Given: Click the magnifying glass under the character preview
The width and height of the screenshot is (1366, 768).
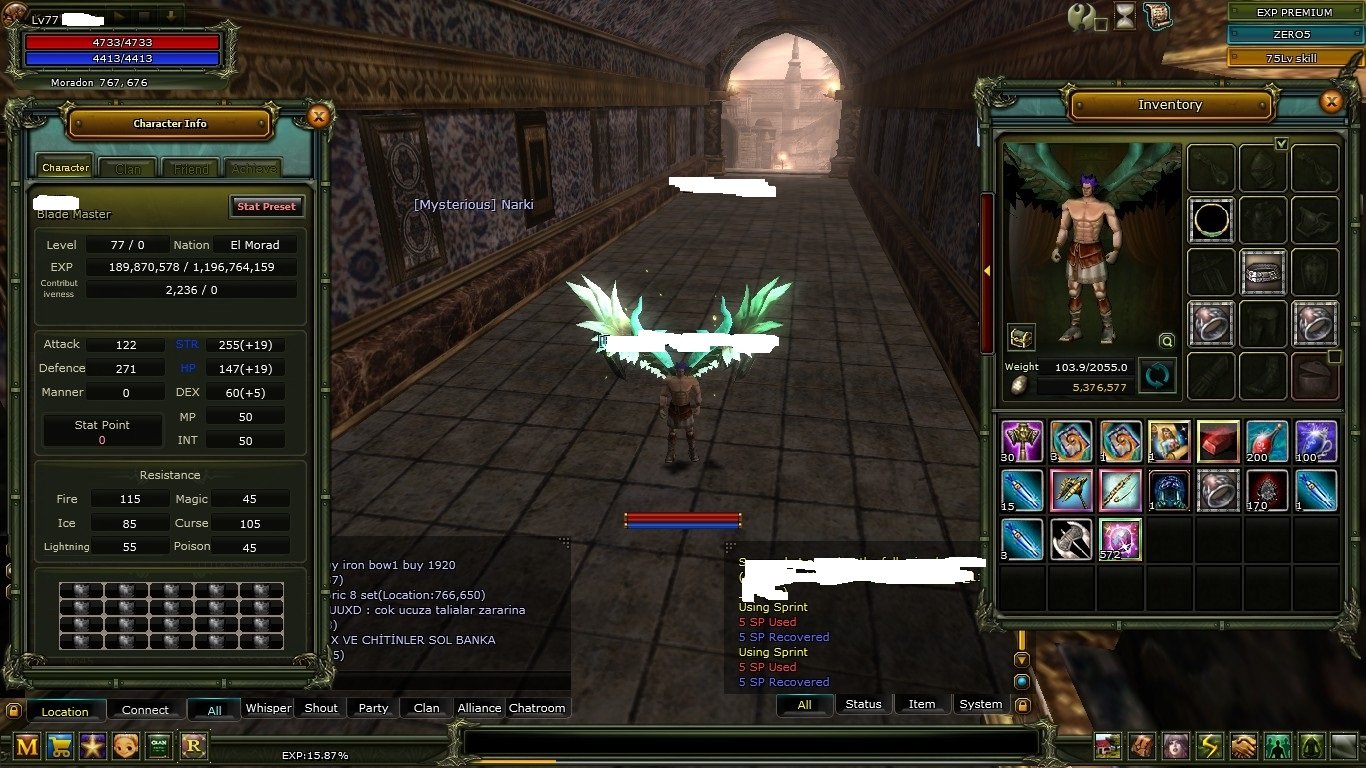Looking at the screenshot, I should (x=1167, y=341).
